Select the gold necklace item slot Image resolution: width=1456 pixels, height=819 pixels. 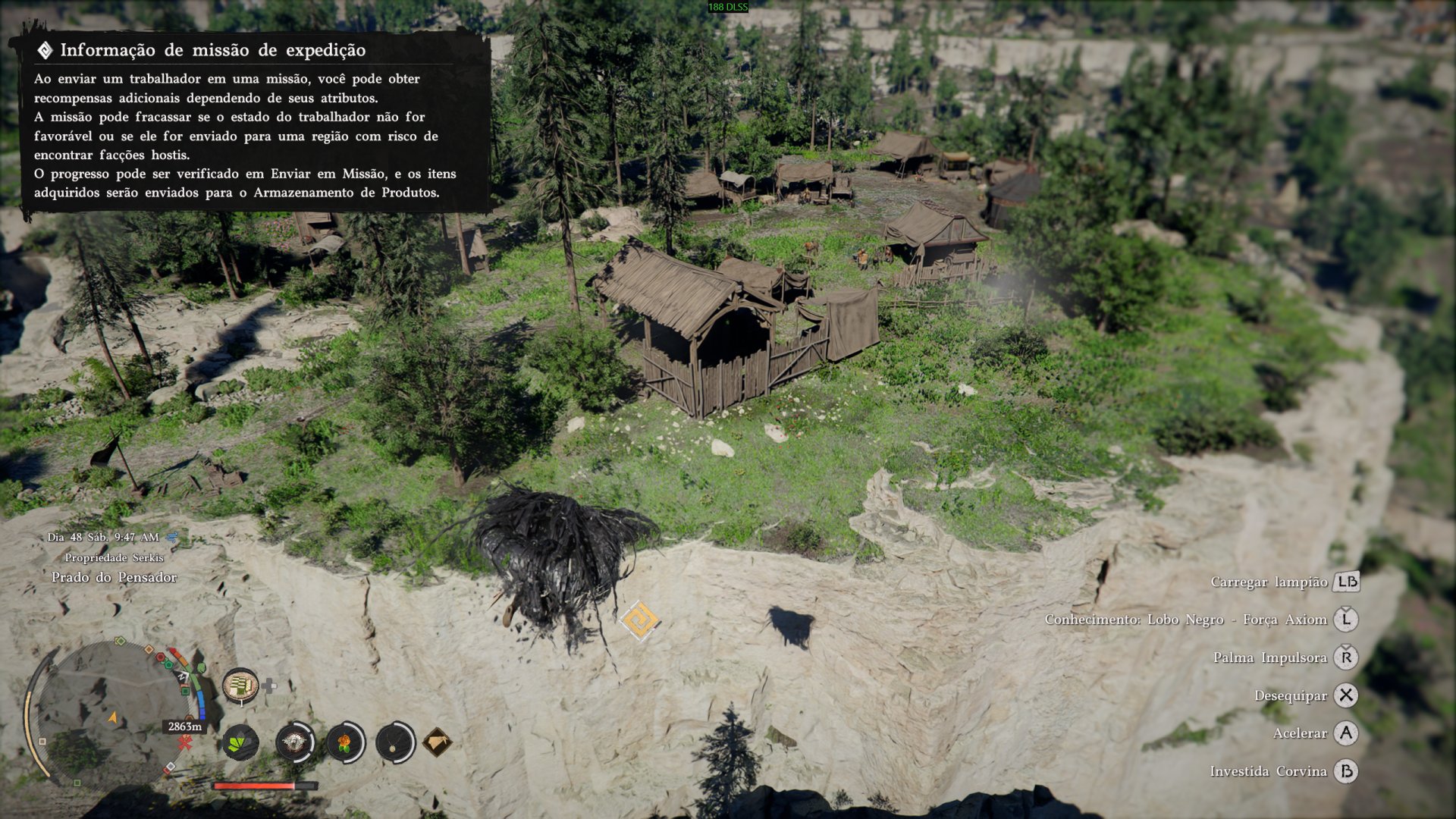tap(394, 742)
